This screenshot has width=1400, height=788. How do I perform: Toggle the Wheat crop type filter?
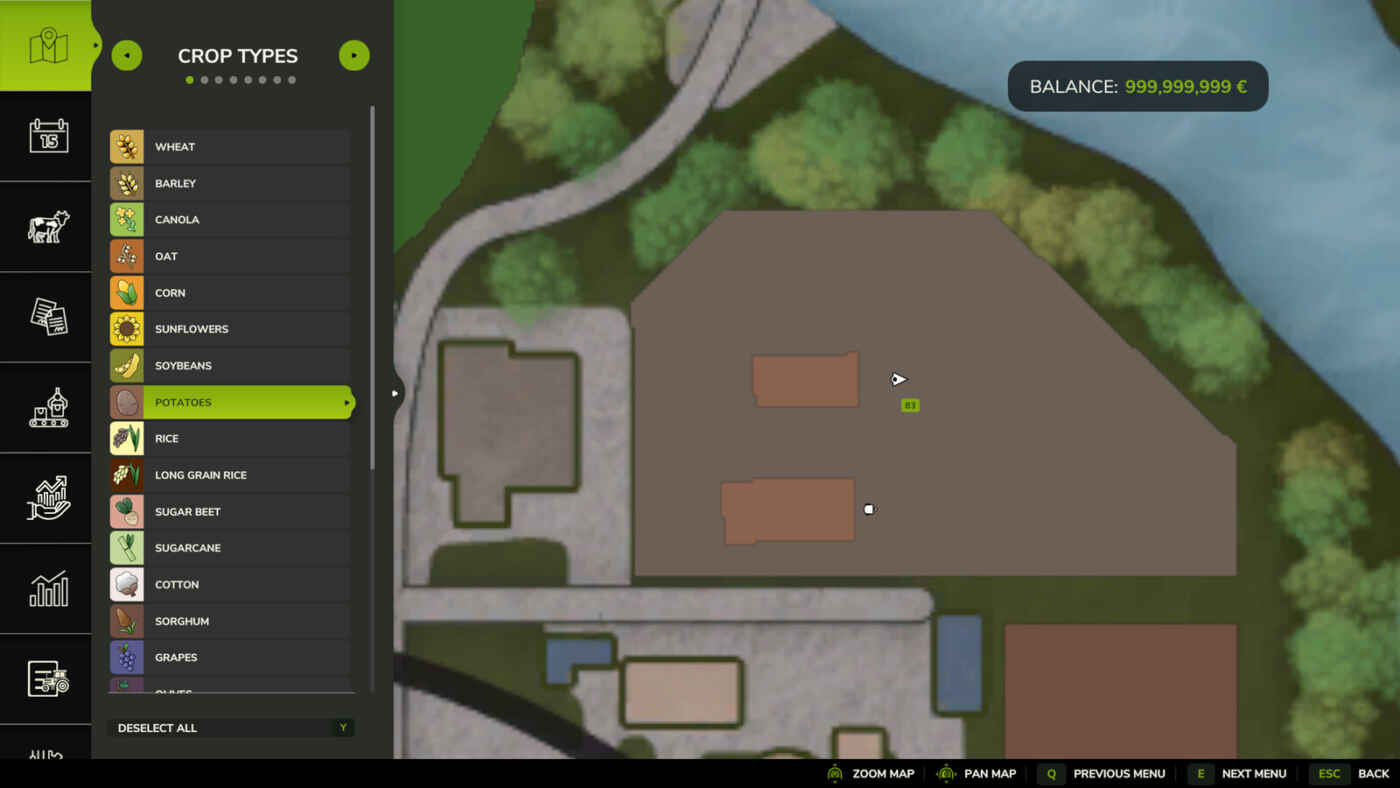point(230,147)
